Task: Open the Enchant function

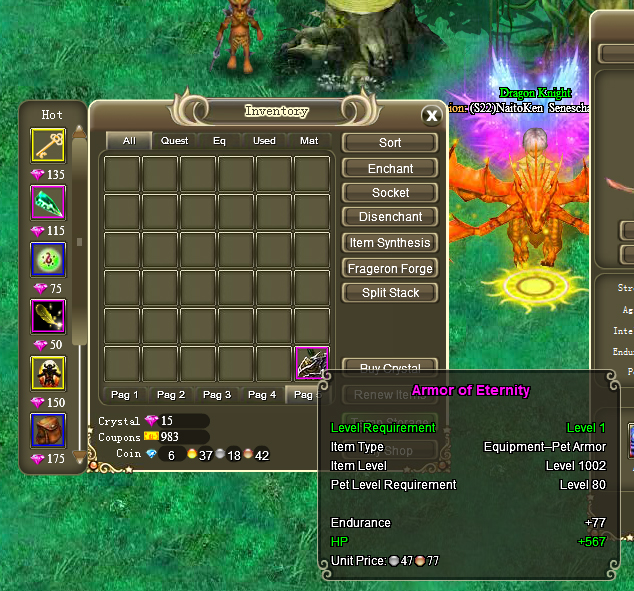Action: tap(390, 168)
